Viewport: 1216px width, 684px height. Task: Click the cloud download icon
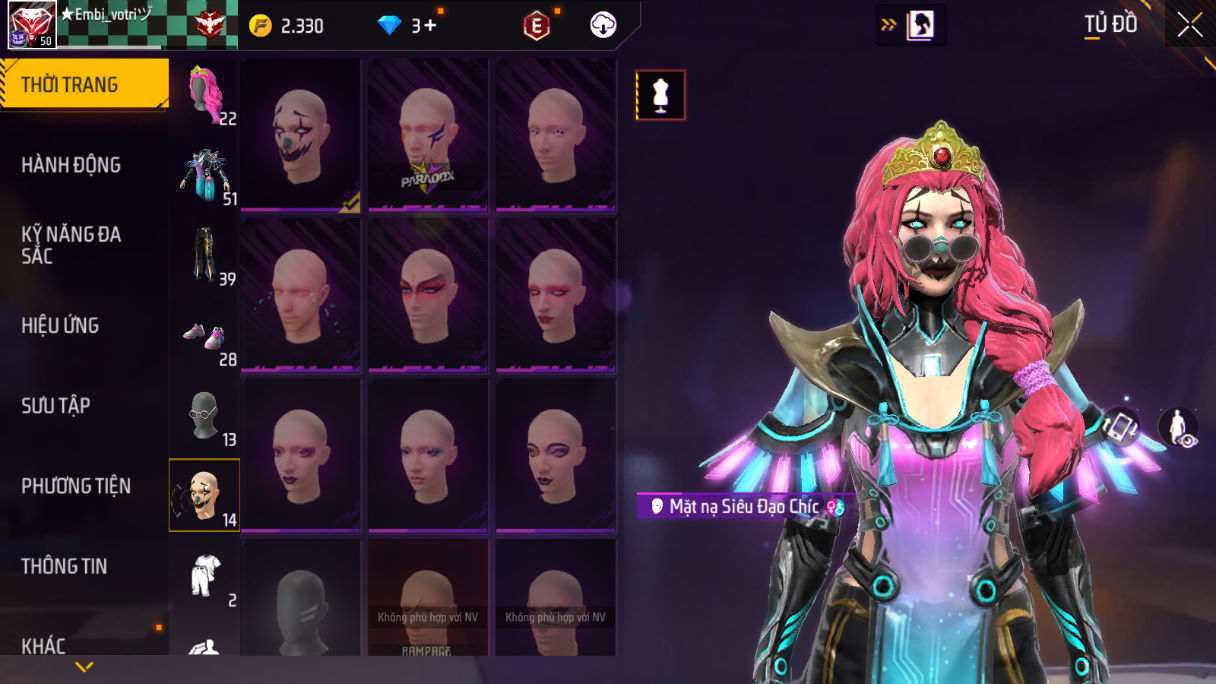[x=603, y=26]
